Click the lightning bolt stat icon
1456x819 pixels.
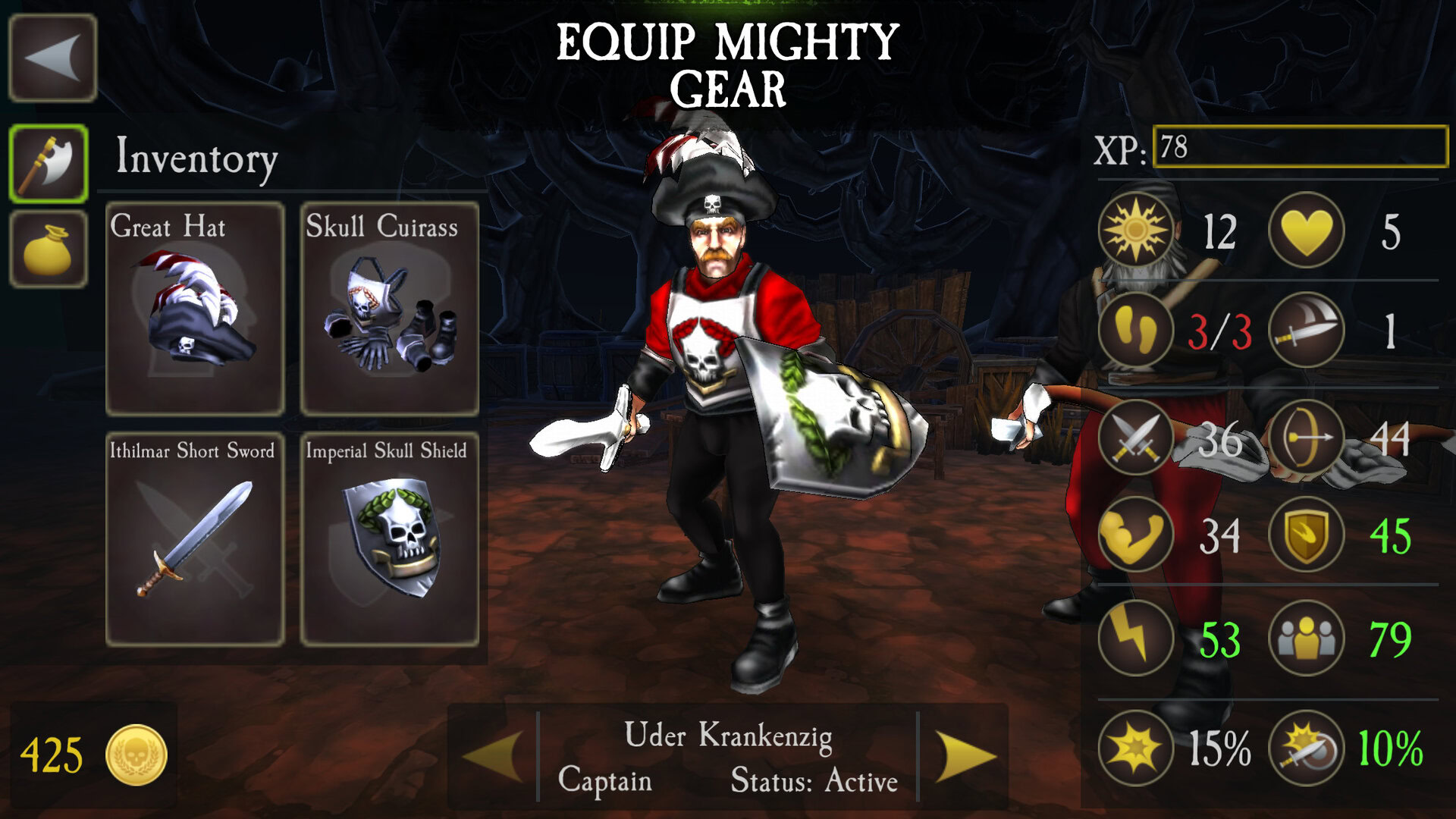(1135, 638)
